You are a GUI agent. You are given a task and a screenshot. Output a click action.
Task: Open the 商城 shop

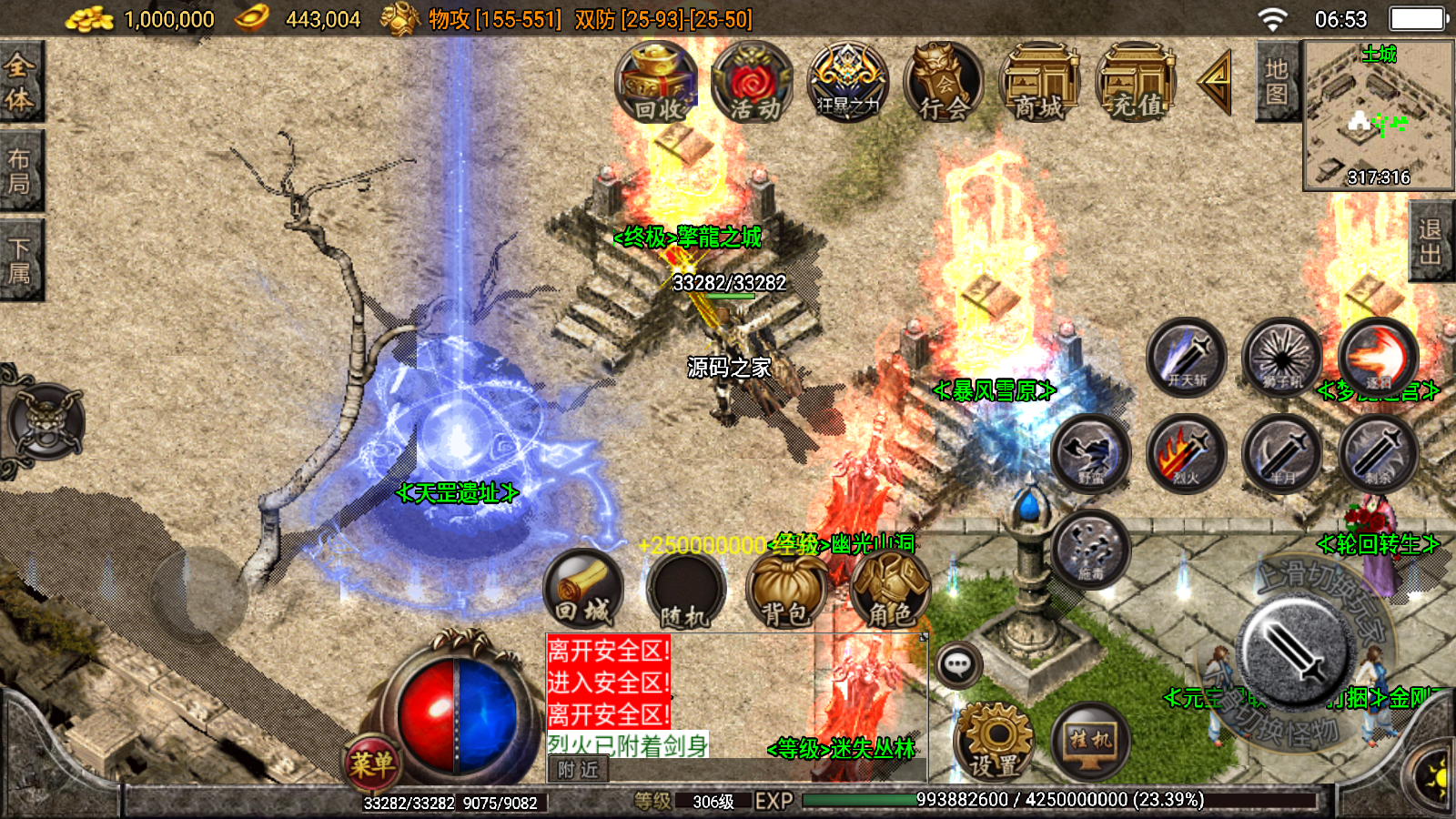[x=1040, y=84]
